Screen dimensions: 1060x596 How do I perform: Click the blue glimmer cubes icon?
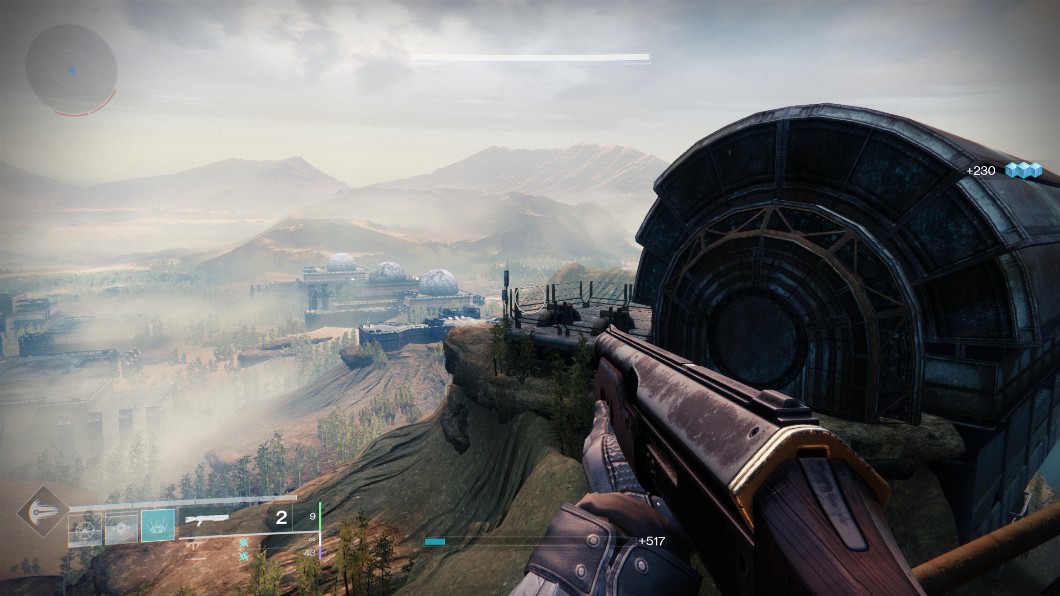pos(1023,171)
